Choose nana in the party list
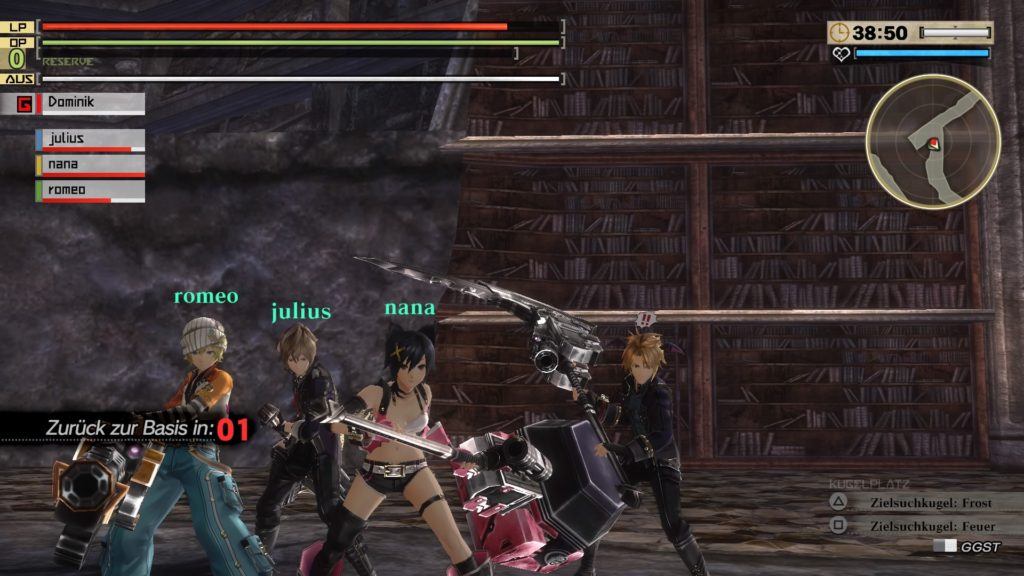1024x576 pixels. click(x=90, y=165)
